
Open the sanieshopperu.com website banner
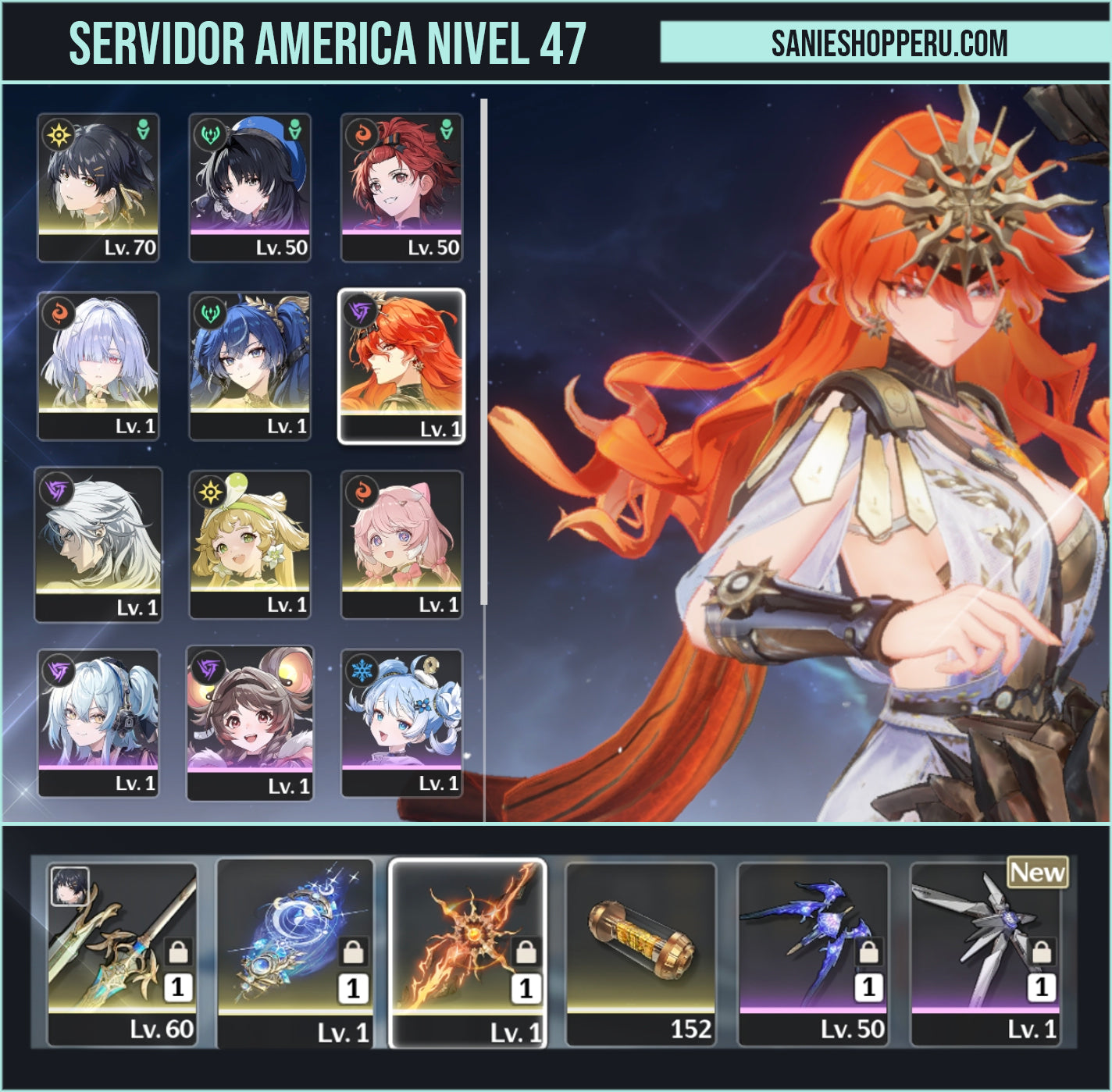[889, 42]
